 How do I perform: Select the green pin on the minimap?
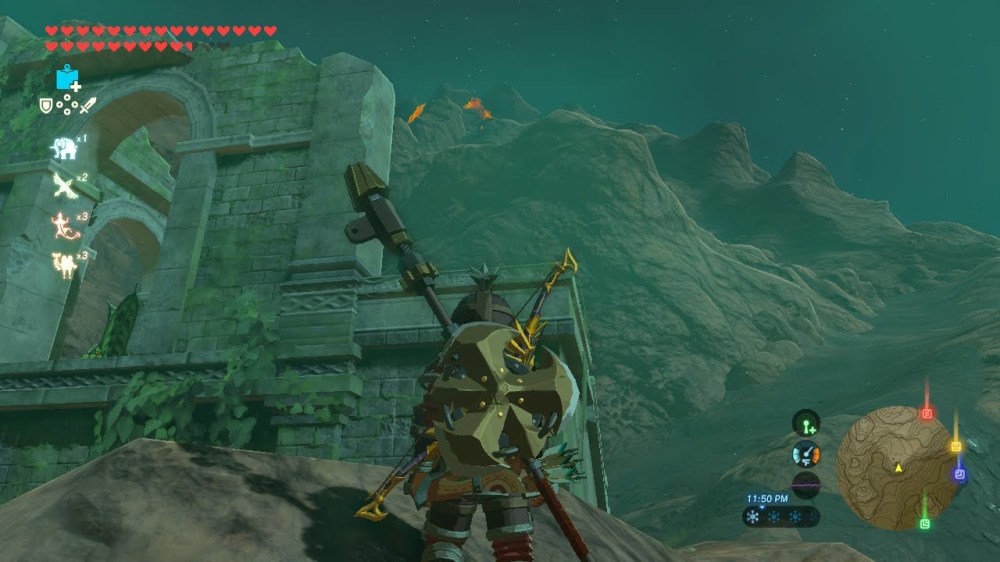925,523
